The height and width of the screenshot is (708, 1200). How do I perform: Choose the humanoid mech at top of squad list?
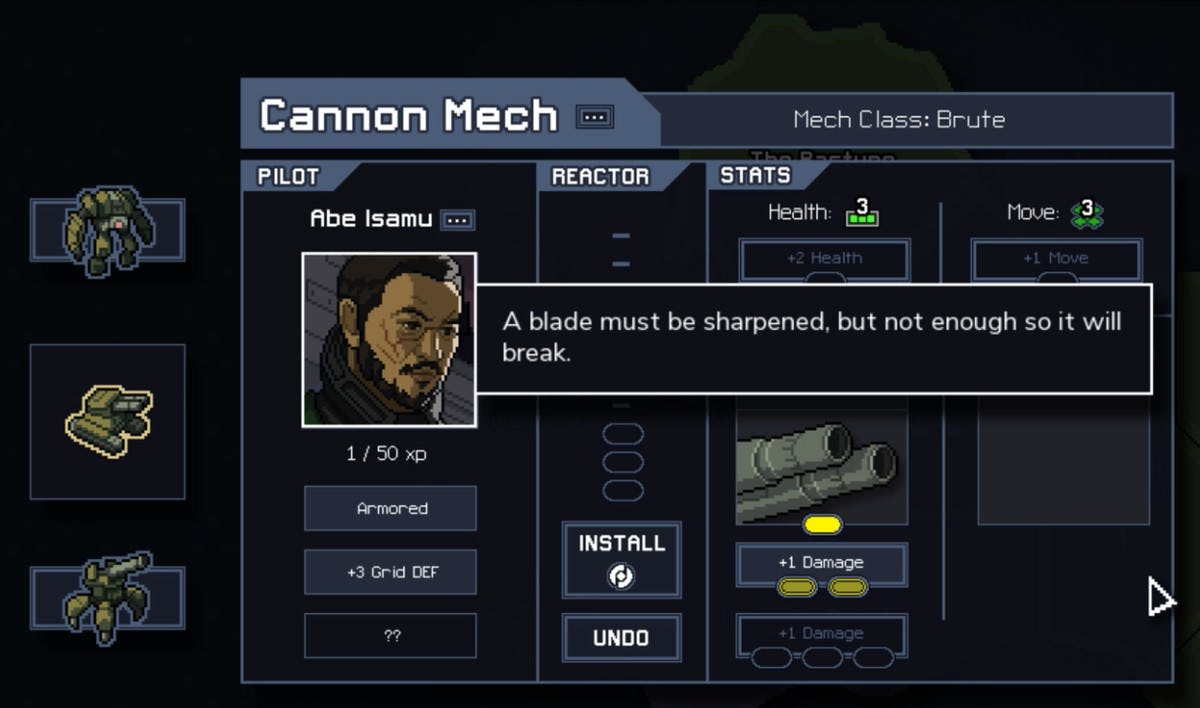point(107,230)
